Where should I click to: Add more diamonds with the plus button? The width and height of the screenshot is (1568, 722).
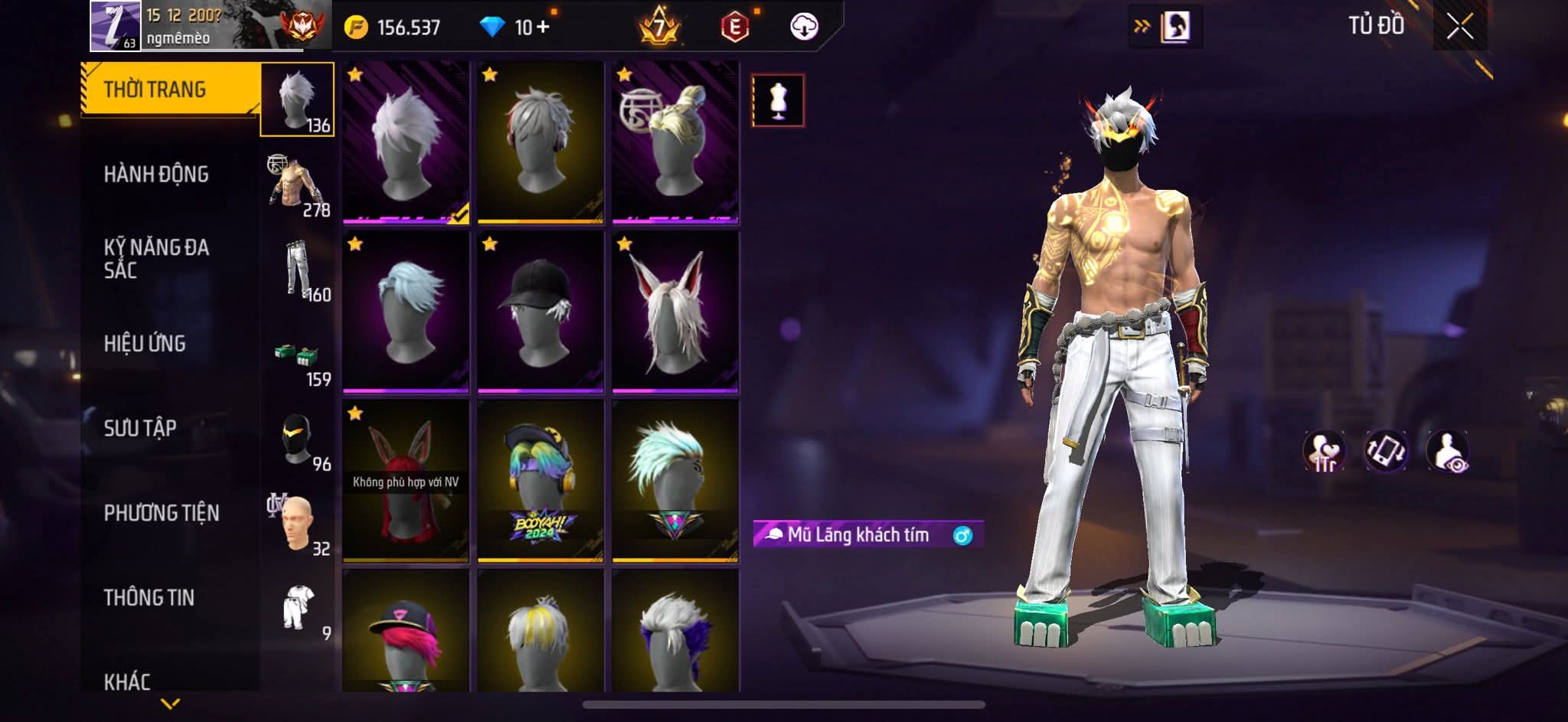544,28
